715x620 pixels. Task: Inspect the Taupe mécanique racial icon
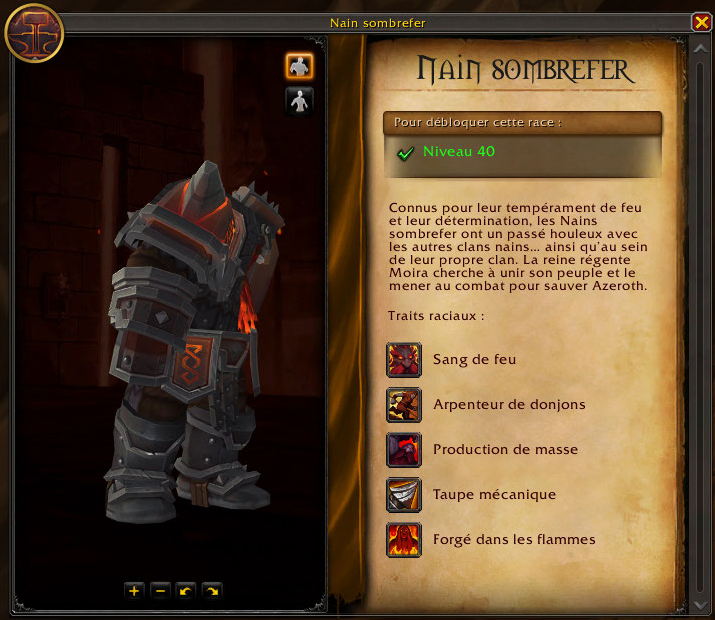pyautogui.click(x=404, y=495)
